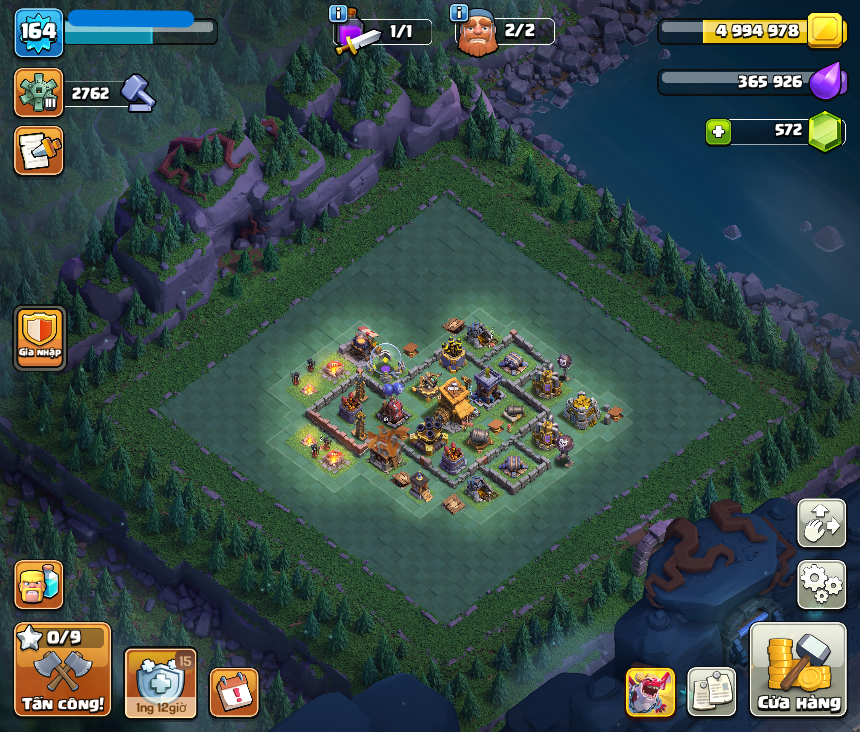The height and width of the screenshot is (732, 860).
Task: Show info for the builder count
Action: [460, 13]
